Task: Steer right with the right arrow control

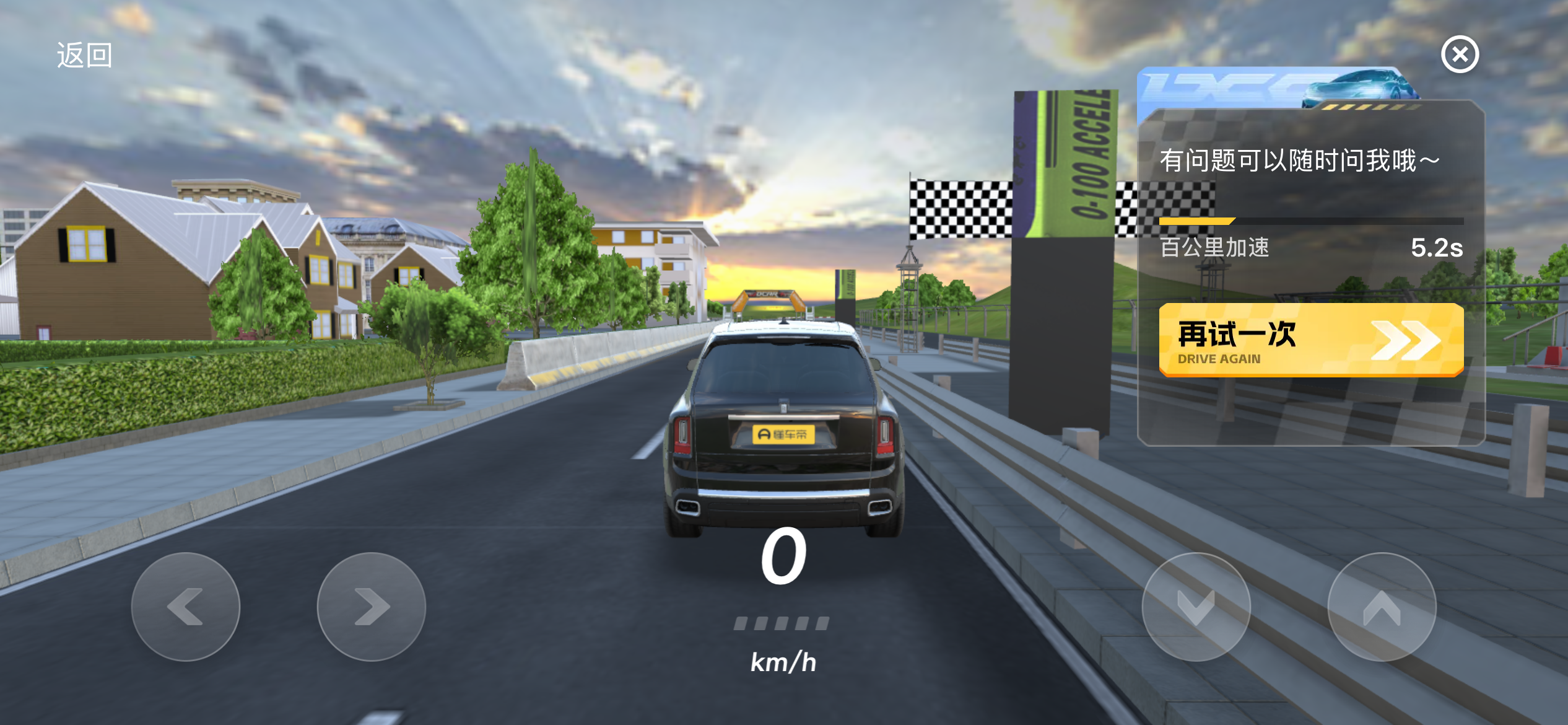Action: pyautogui.click(x=372, y=606)
